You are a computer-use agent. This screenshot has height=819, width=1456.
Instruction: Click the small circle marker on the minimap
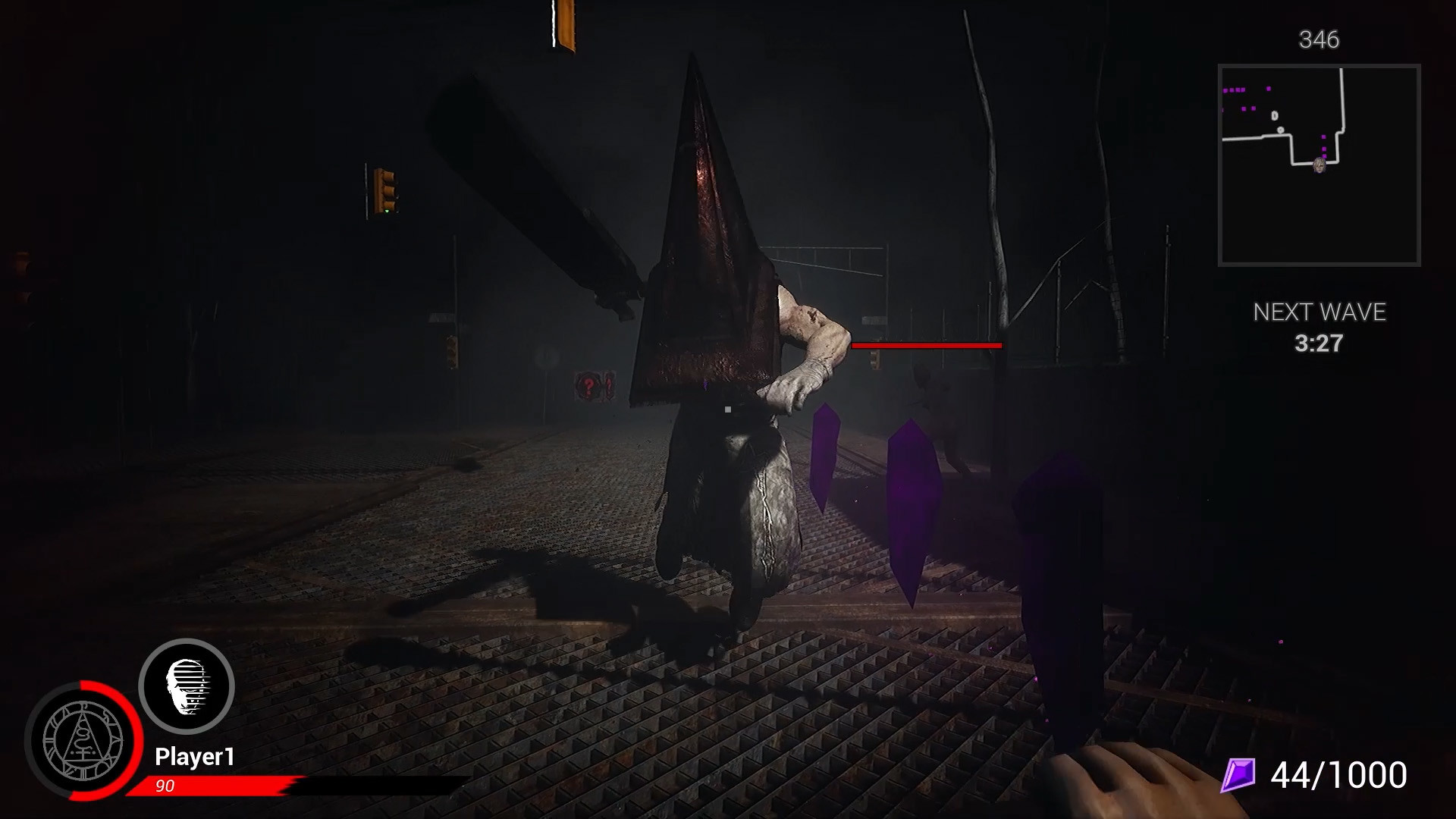[1281, 130]
